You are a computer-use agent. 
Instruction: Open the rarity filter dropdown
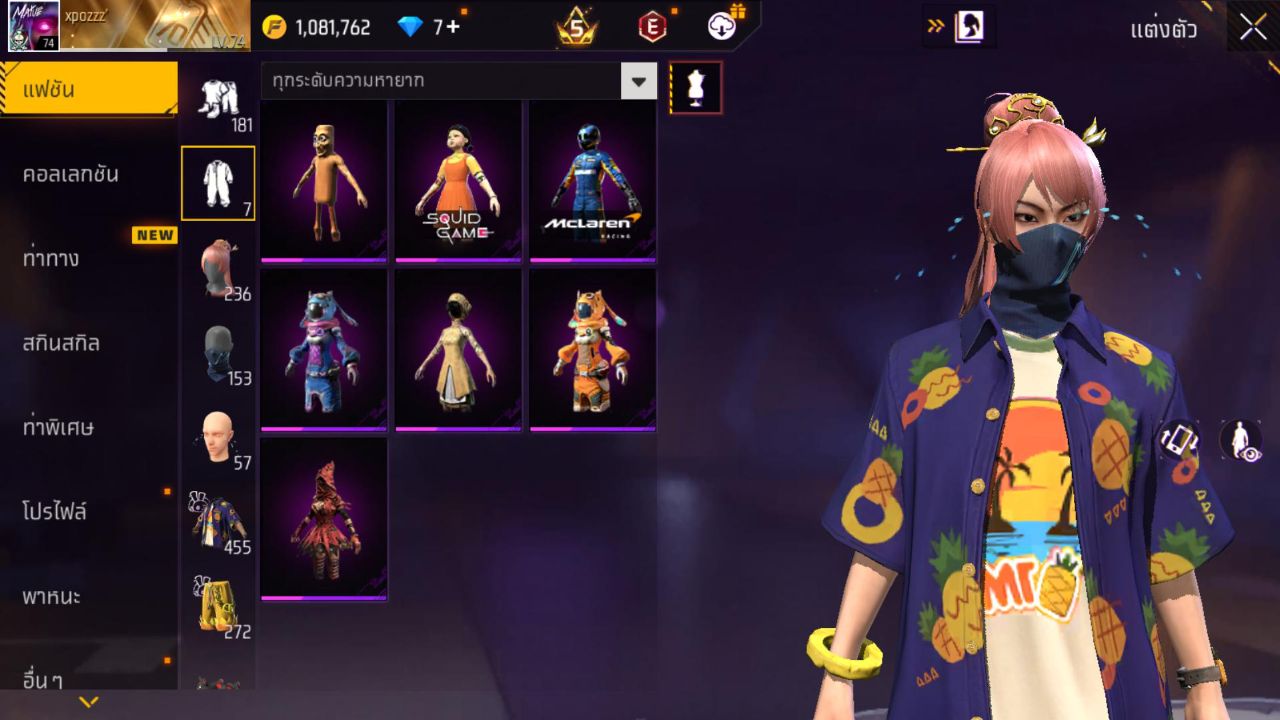pos(639,81)
